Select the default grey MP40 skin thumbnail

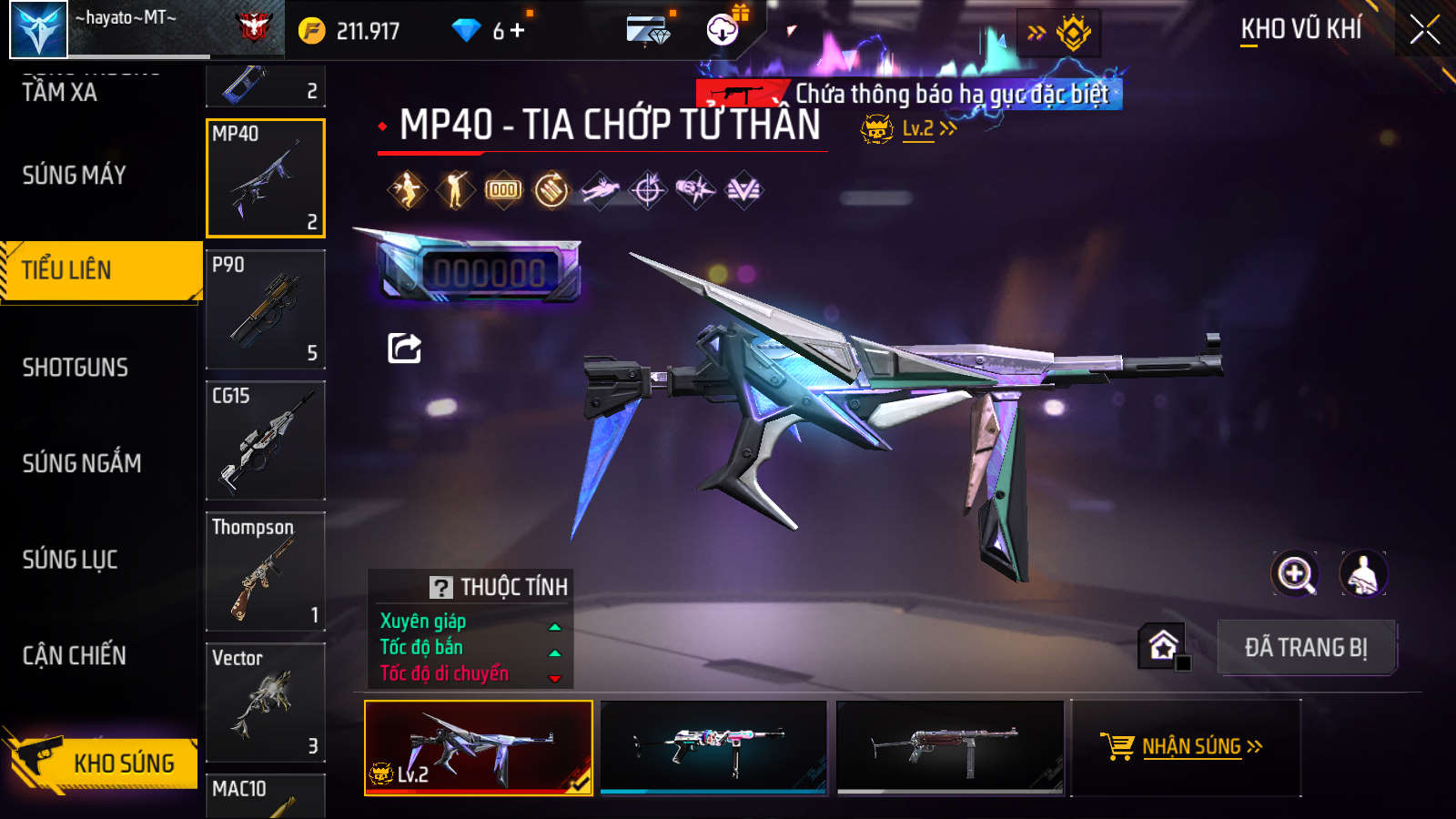(x=950, y=747)
